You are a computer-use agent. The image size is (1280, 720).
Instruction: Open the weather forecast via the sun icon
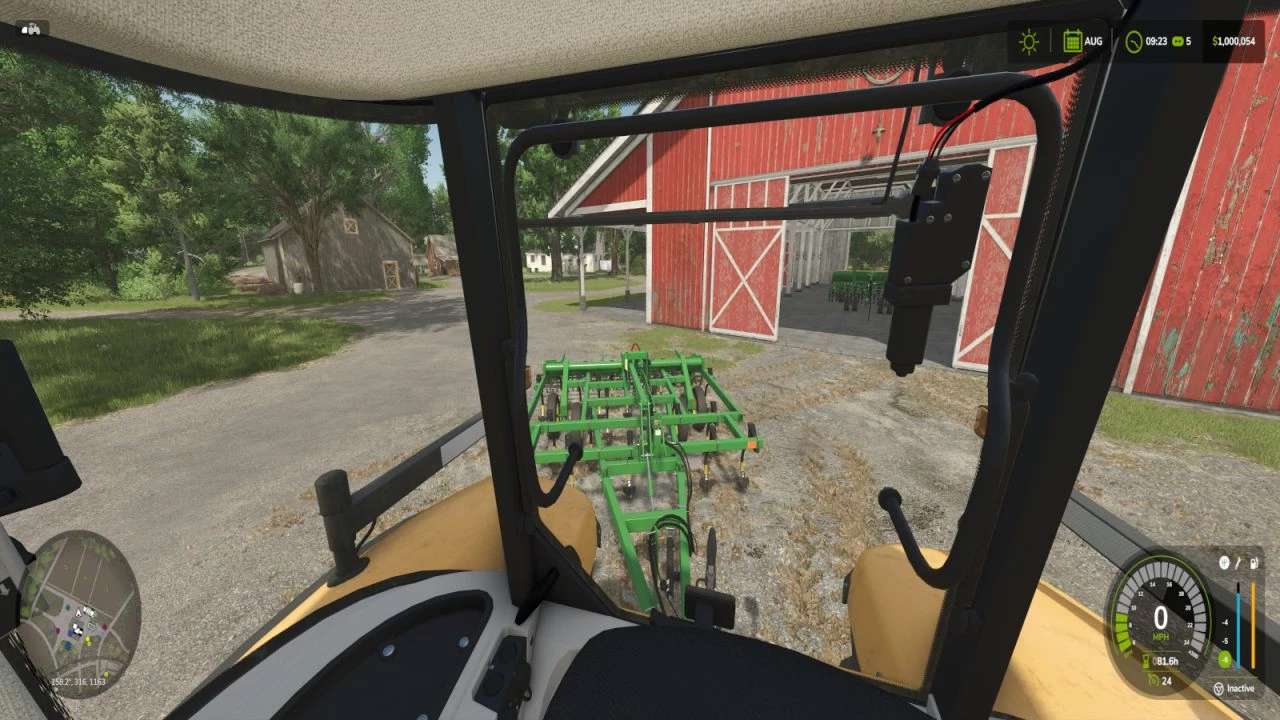click(1028, 41)
